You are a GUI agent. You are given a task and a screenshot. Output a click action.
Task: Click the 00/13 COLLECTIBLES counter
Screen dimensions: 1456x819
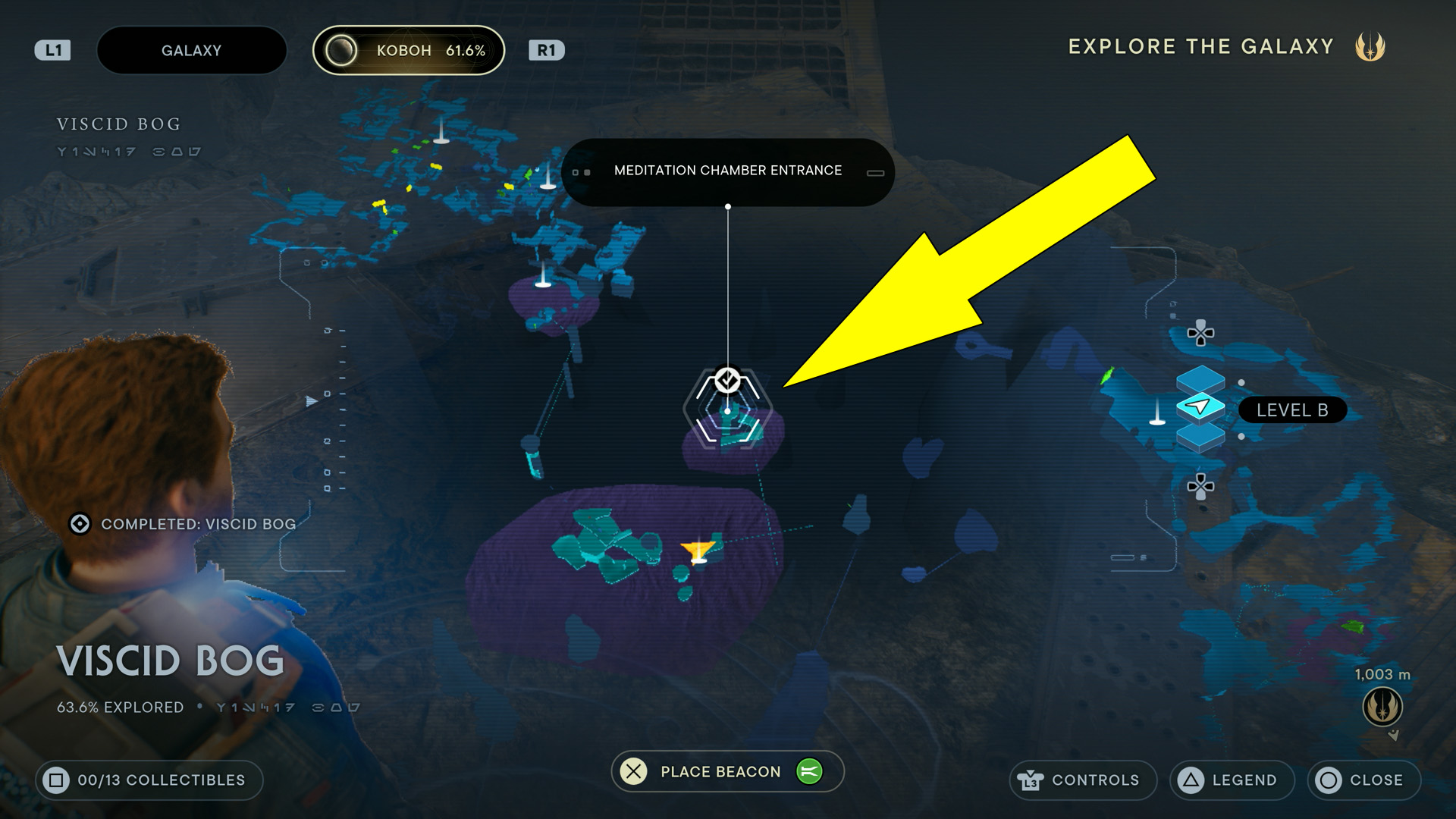(x=149, y=780)
